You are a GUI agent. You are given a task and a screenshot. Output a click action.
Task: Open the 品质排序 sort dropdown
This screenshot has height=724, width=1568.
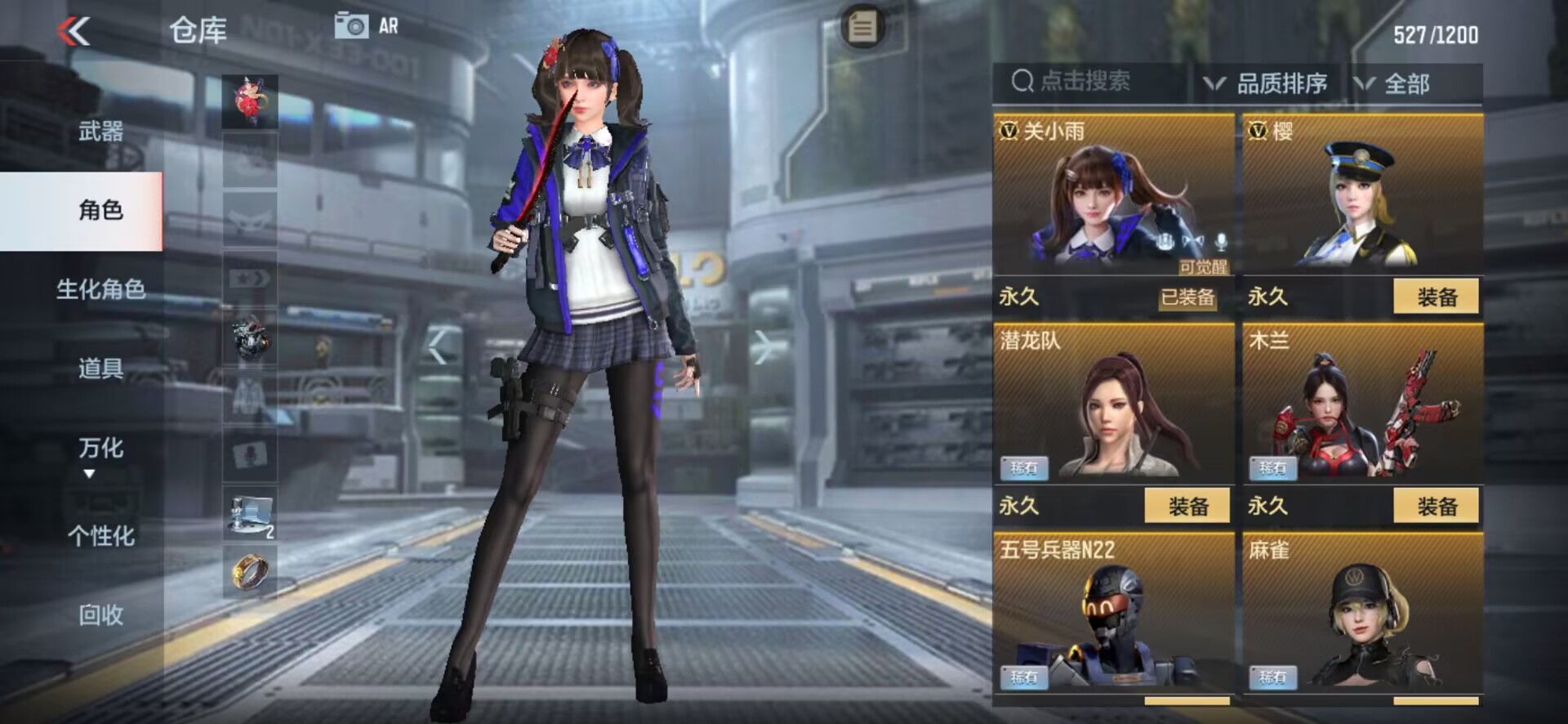click(x=1267, y=83)
